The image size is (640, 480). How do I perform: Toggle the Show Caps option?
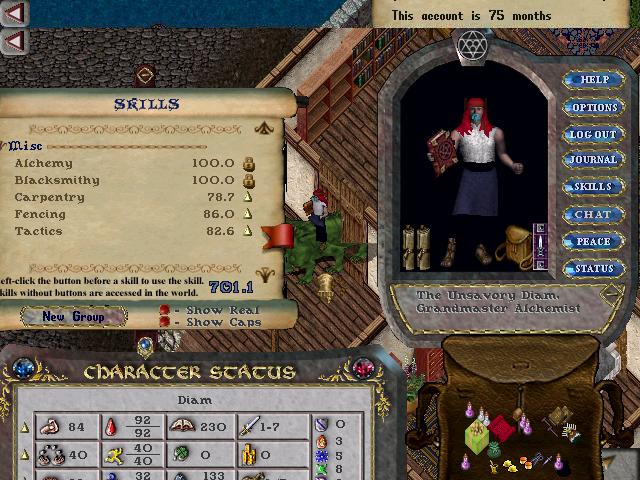(165, 322)
